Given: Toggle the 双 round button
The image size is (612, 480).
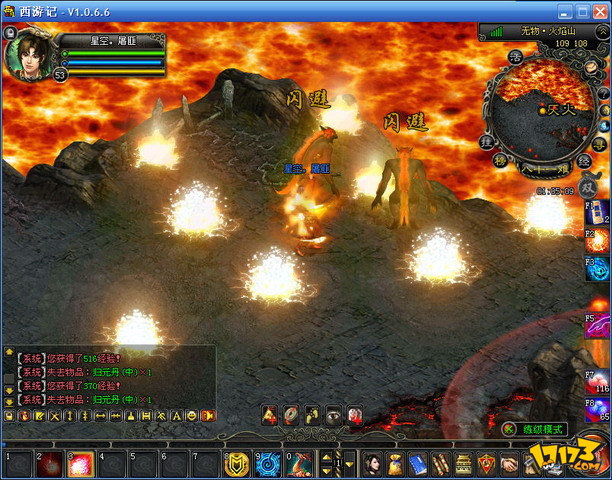Looking at the screenshot, I should pyautogui.click(x=590, y=186).
